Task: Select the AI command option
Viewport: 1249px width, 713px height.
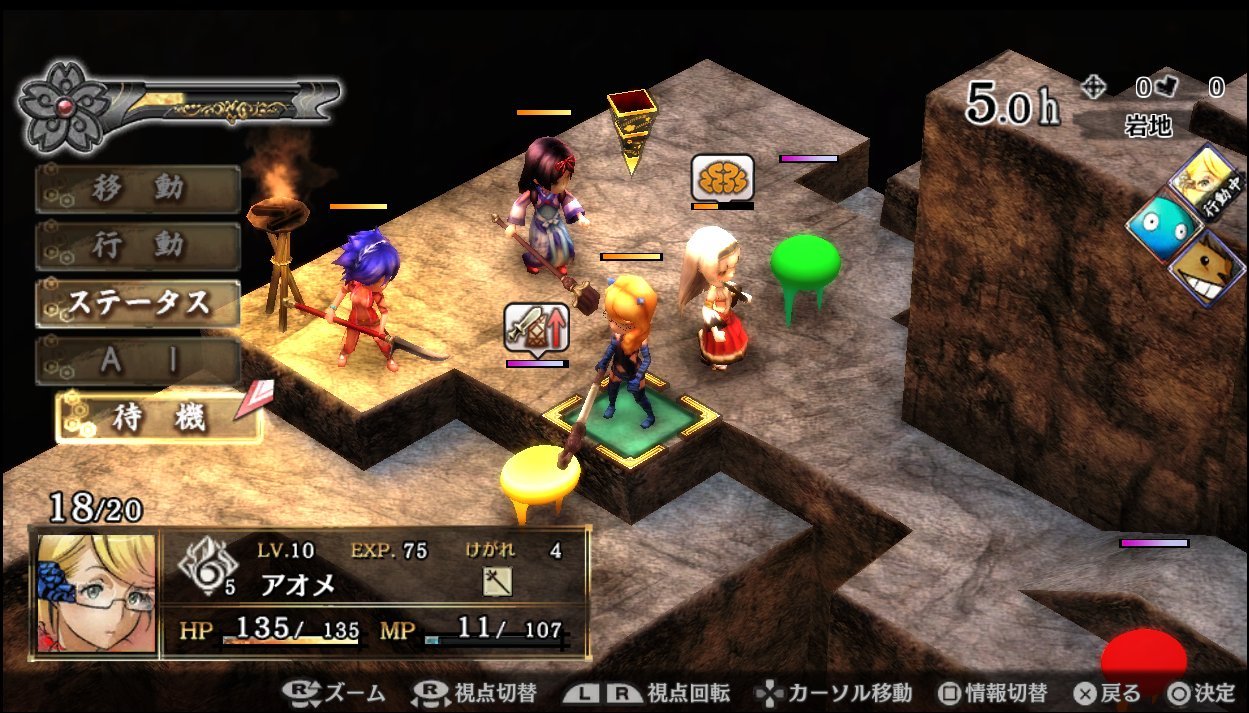Action: click(138, 361)
